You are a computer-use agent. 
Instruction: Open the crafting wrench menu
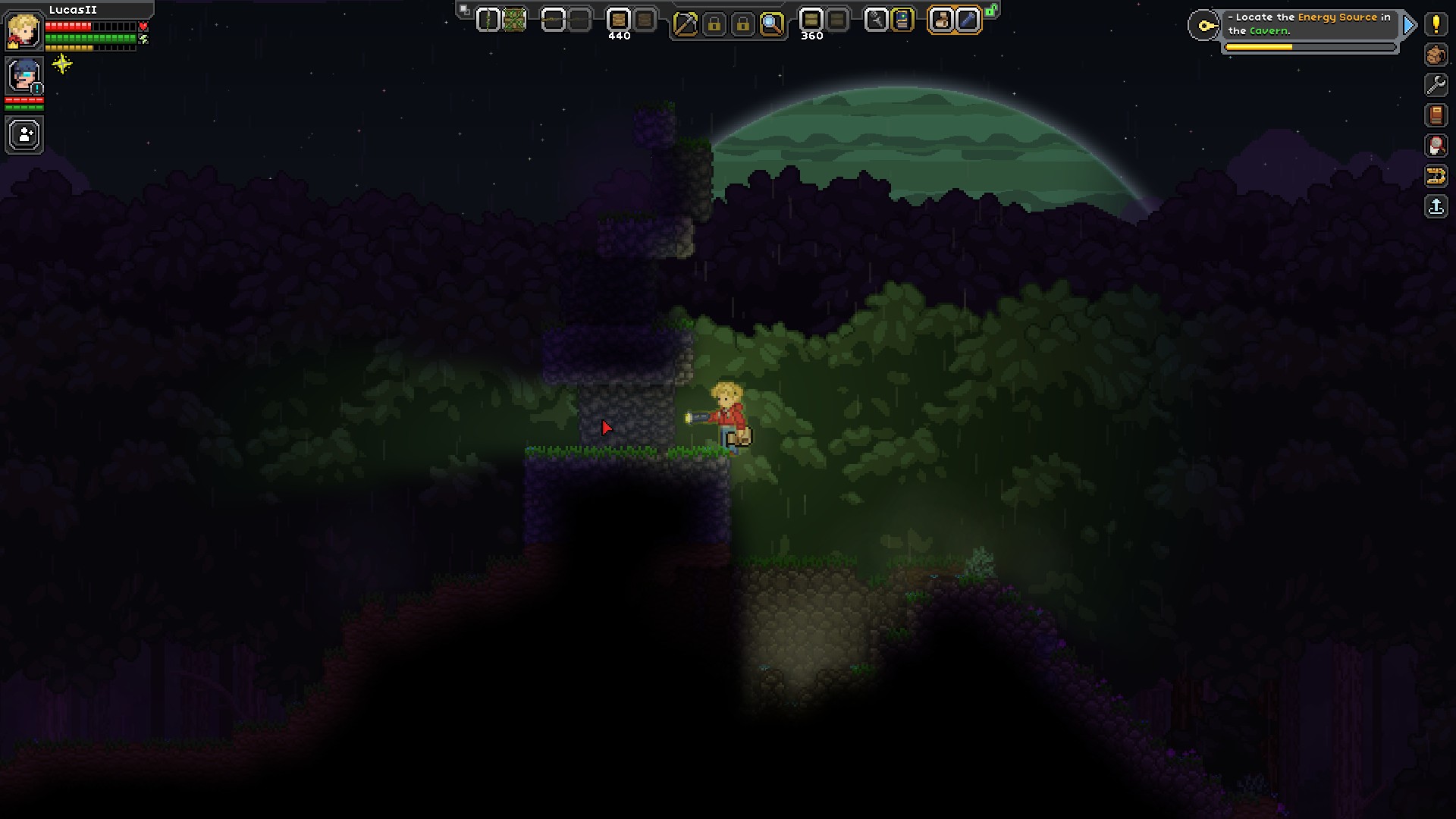[1436, 85]
